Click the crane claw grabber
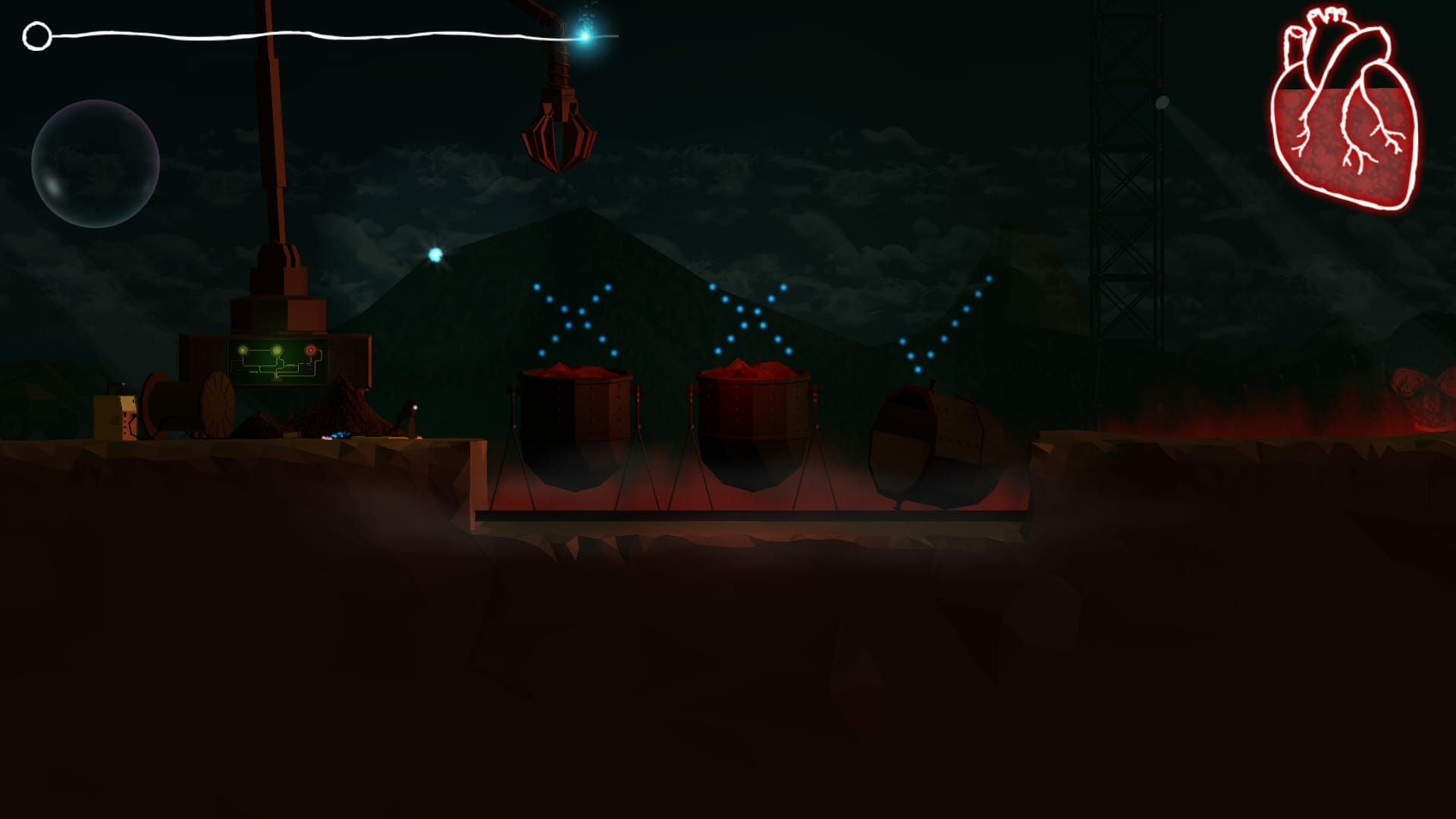This screenshot has width=1456, height=819. pyautogui.click(x=559, y=136)
